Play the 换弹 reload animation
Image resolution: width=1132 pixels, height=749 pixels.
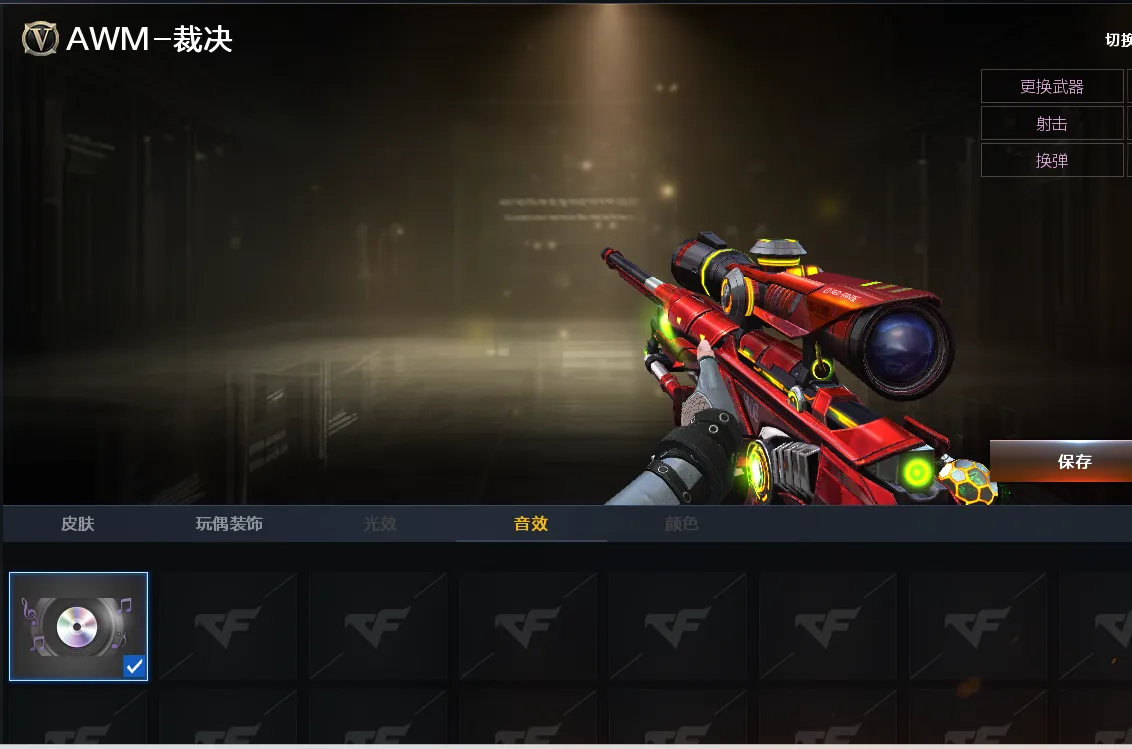click(x=1052, y=160)
